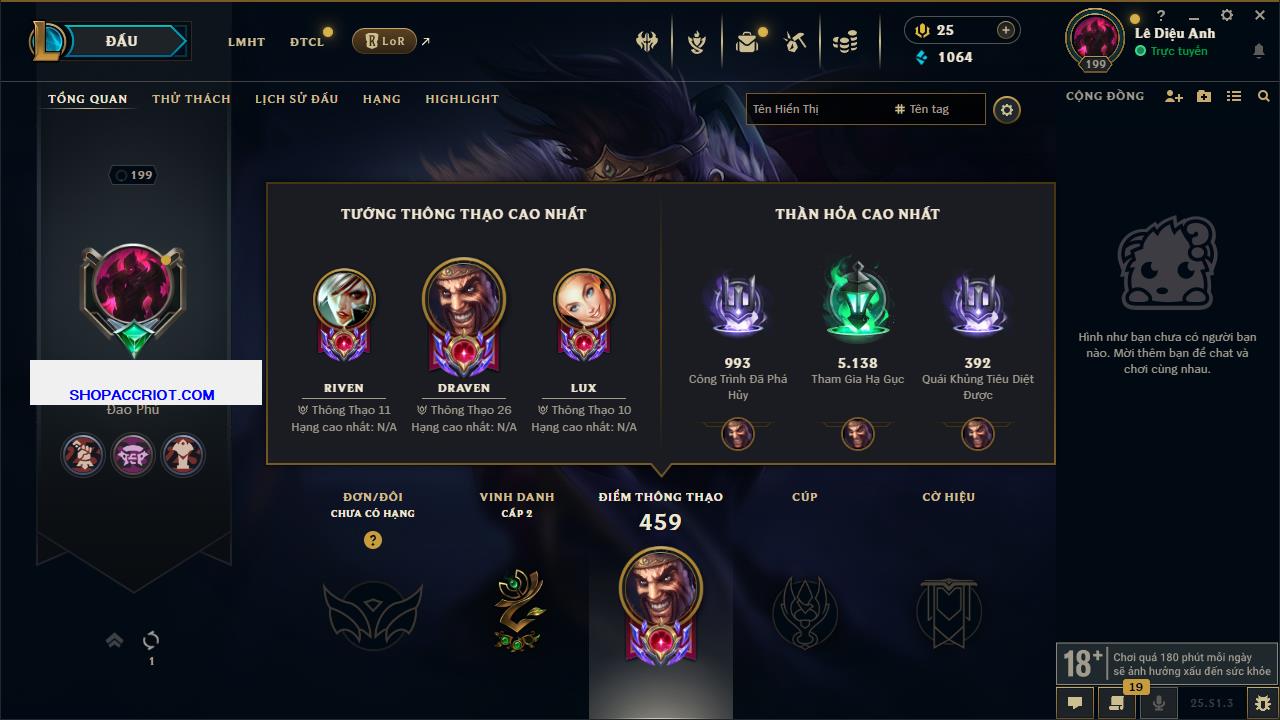Launch LoR from the navigation bar

pos(384,41)
